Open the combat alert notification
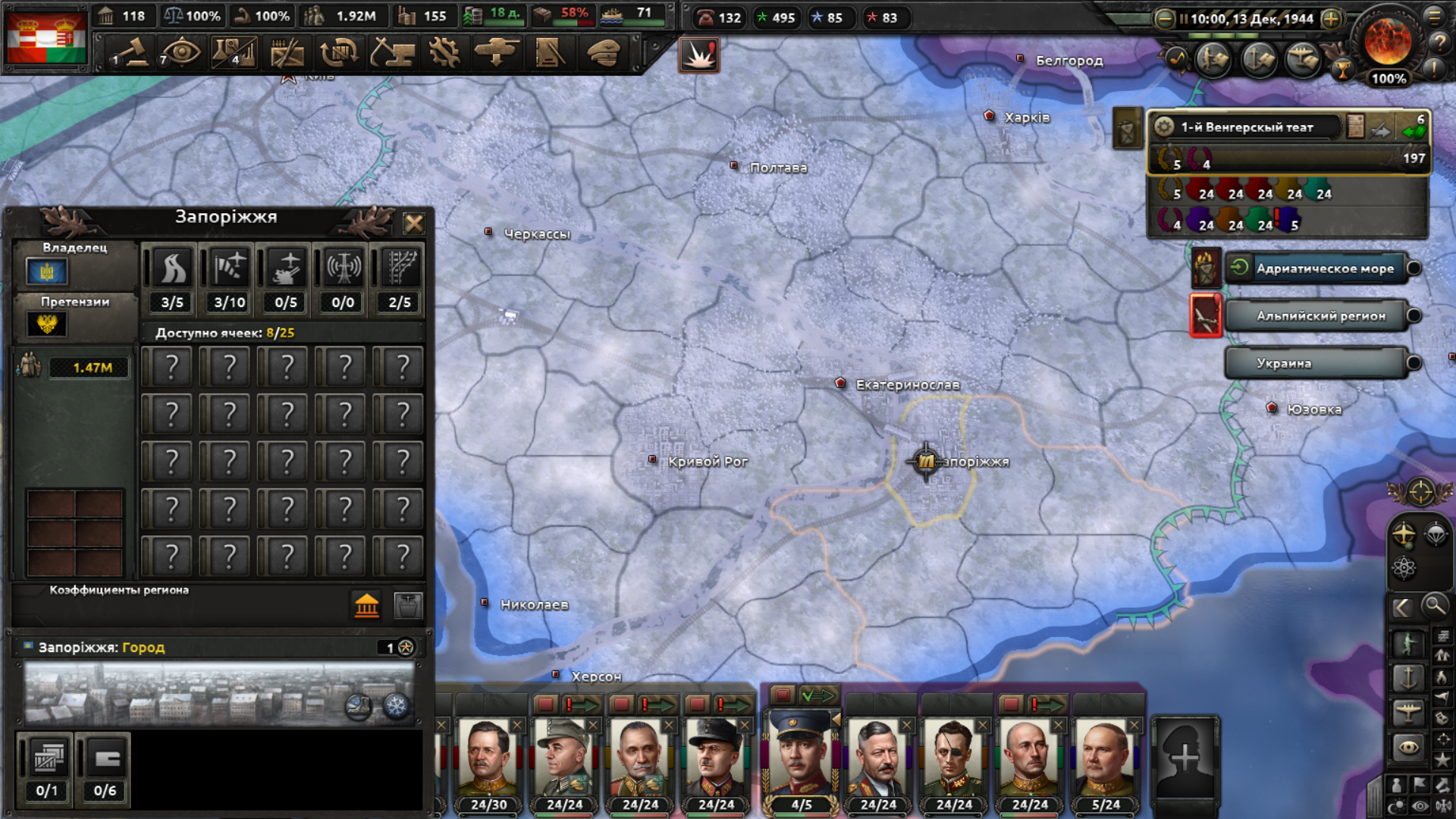1456x819 pixels. coord(698,55)
